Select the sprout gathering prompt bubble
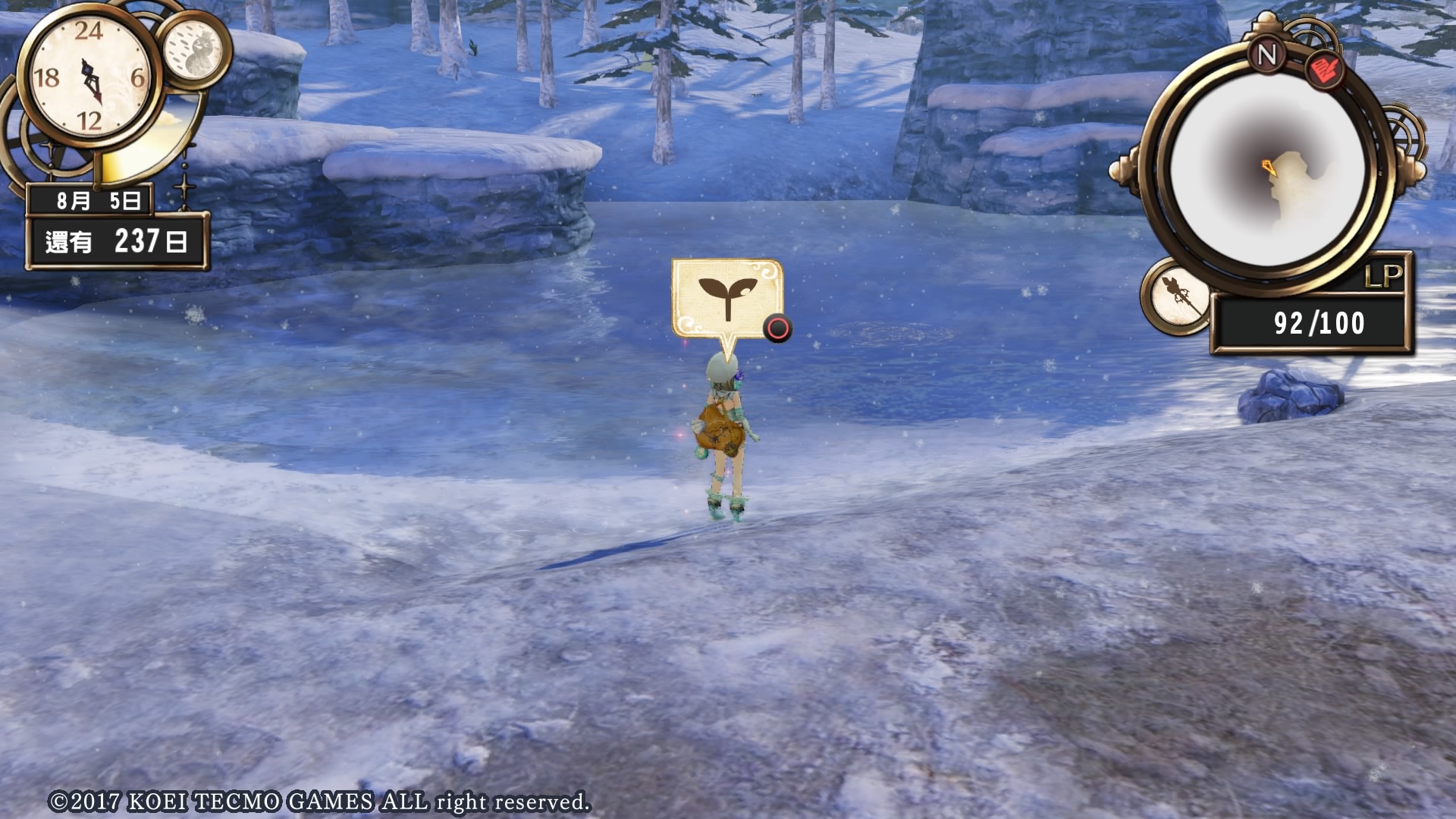 (726, 298)
